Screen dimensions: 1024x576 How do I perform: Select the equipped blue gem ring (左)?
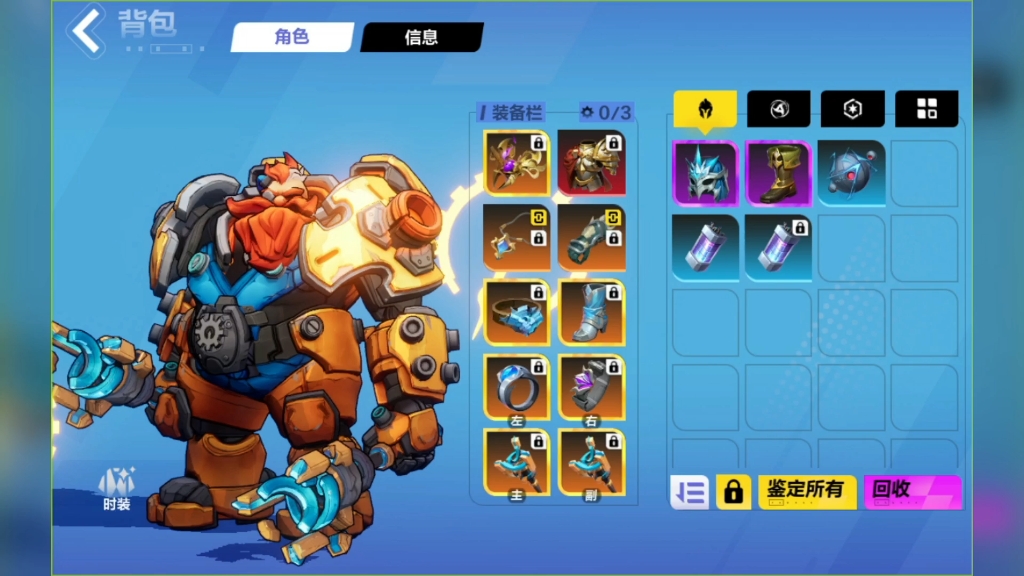click(516, 385)
